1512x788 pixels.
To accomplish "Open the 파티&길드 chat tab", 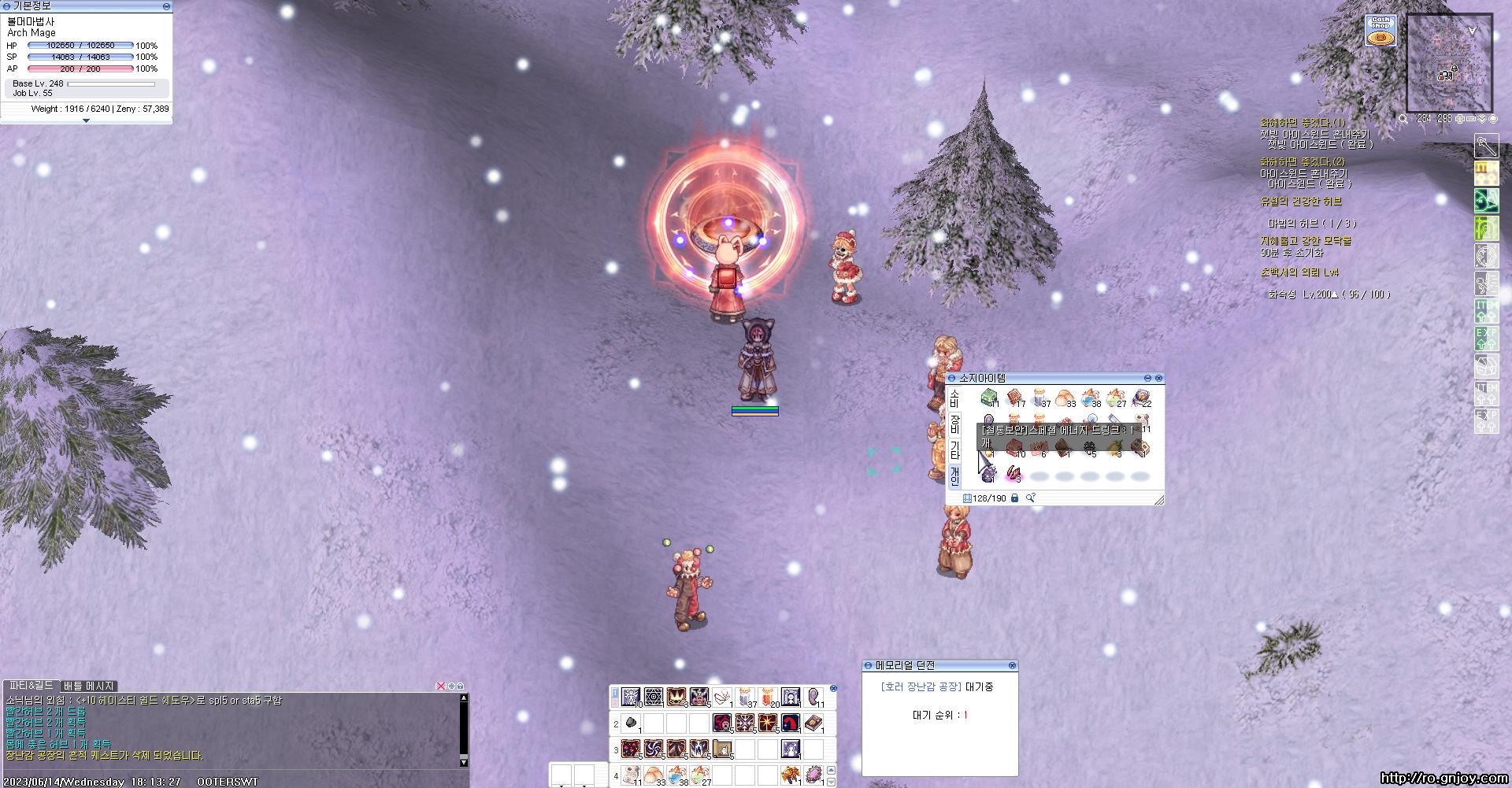I will [x=31, y=686].
